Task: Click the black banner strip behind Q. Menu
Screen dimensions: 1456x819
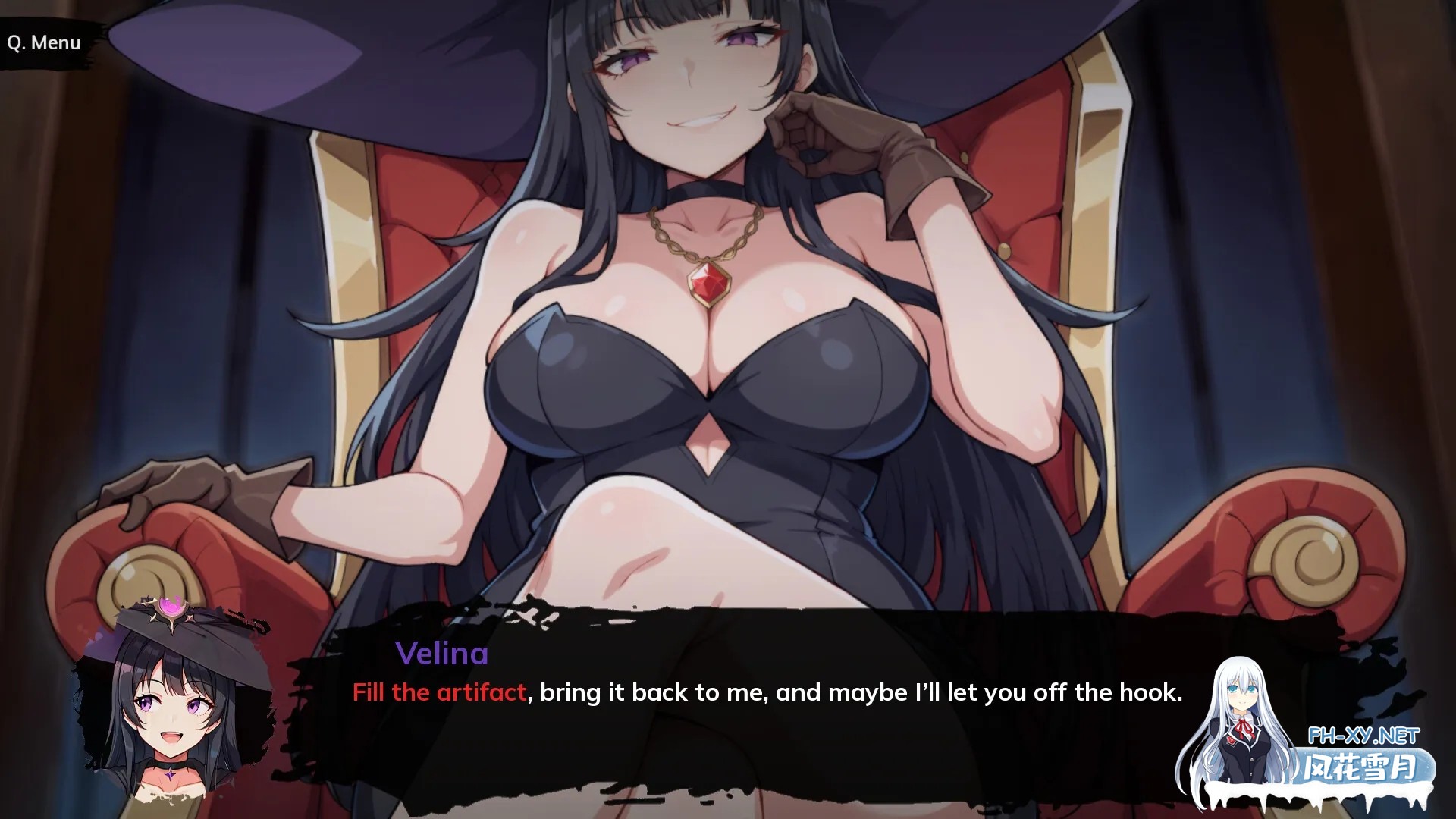Action: (x=43, y=42)
